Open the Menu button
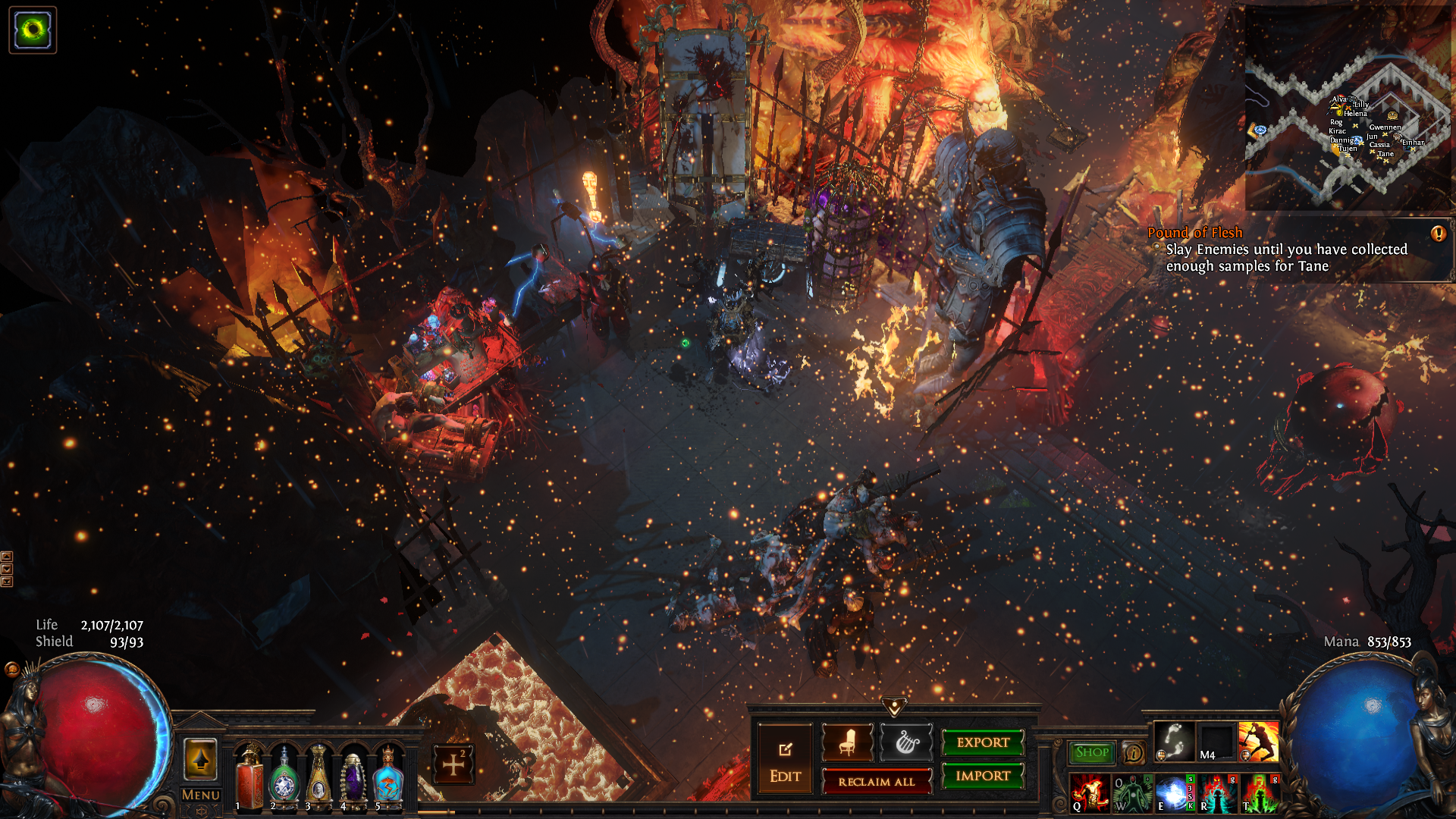The image size is (1456, 819). pyautogui.click(x=201, y=795)
